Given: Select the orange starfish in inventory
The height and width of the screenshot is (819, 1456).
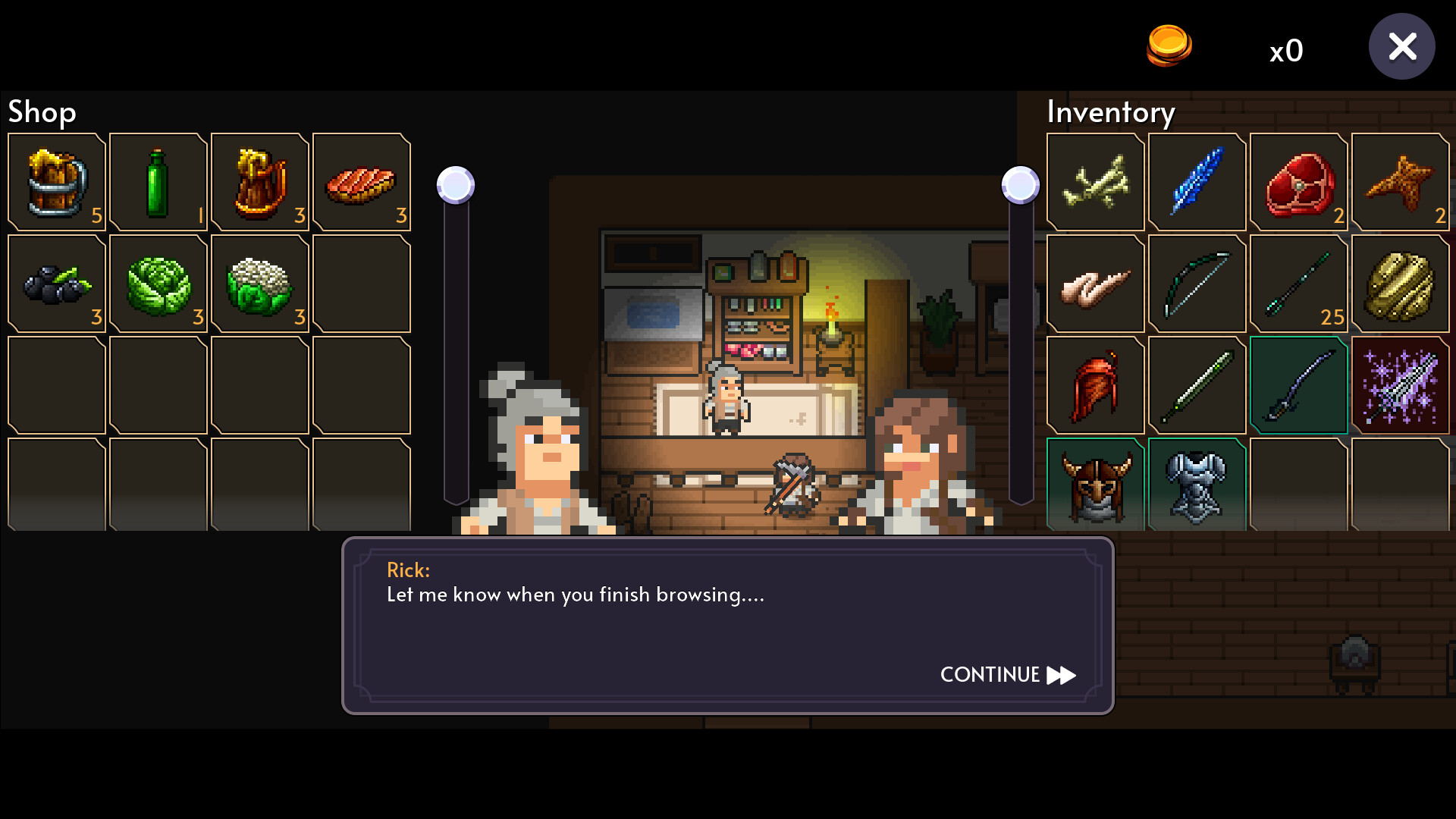Looking at the screenshot, I should pos(1400,182).
